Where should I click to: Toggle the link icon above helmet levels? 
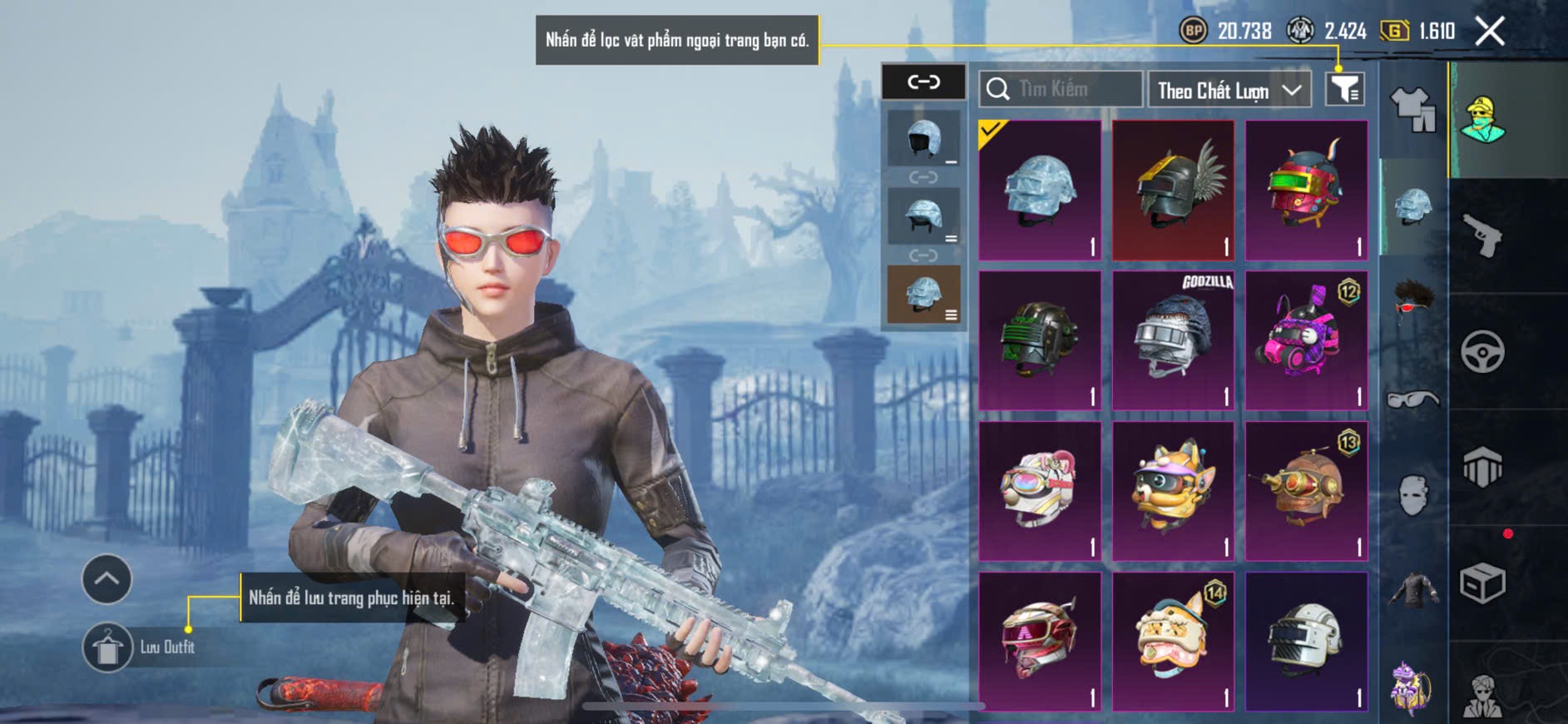[923, 82]
